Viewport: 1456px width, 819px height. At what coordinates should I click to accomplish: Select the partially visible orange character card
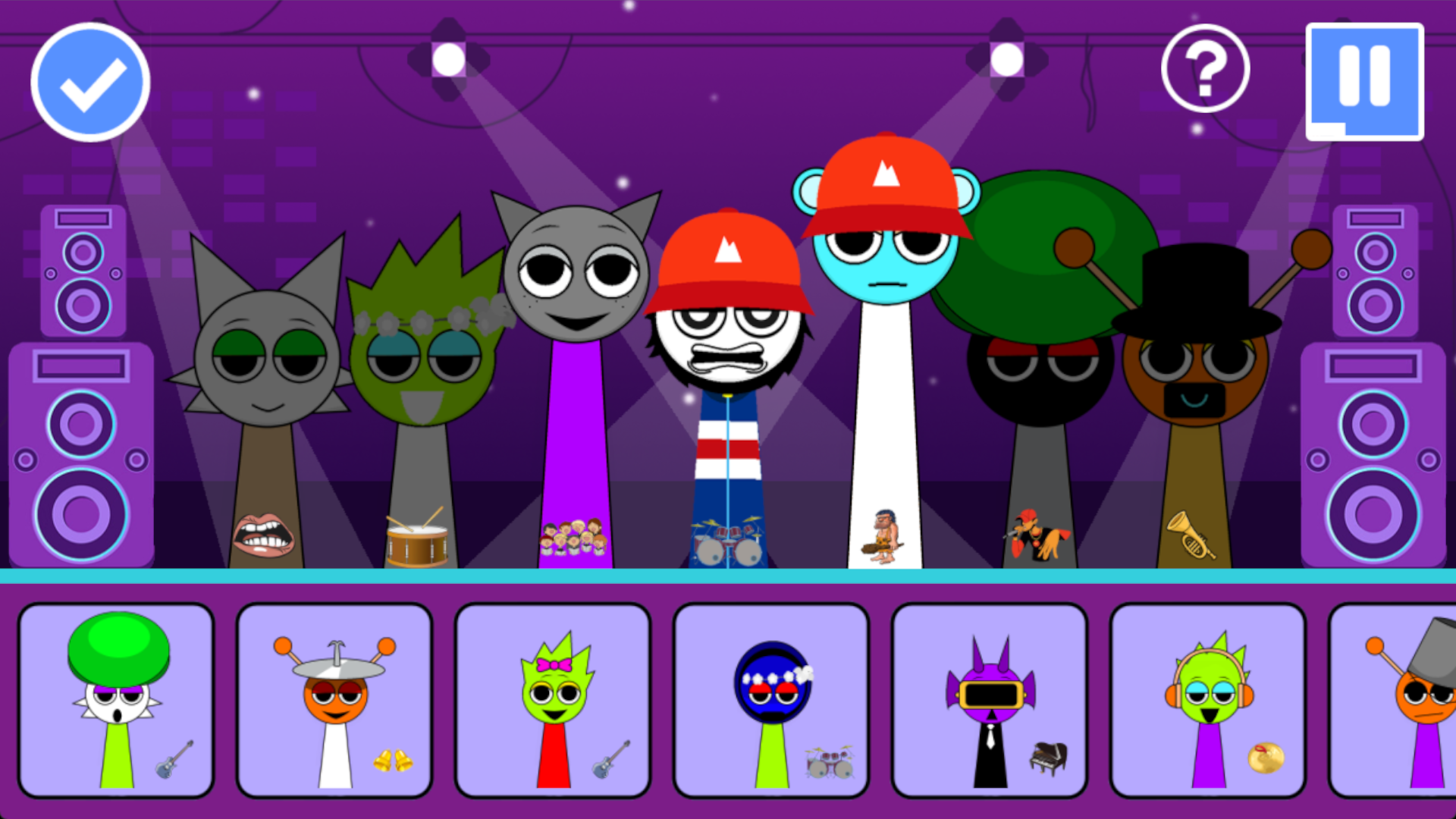point(1410,698)
